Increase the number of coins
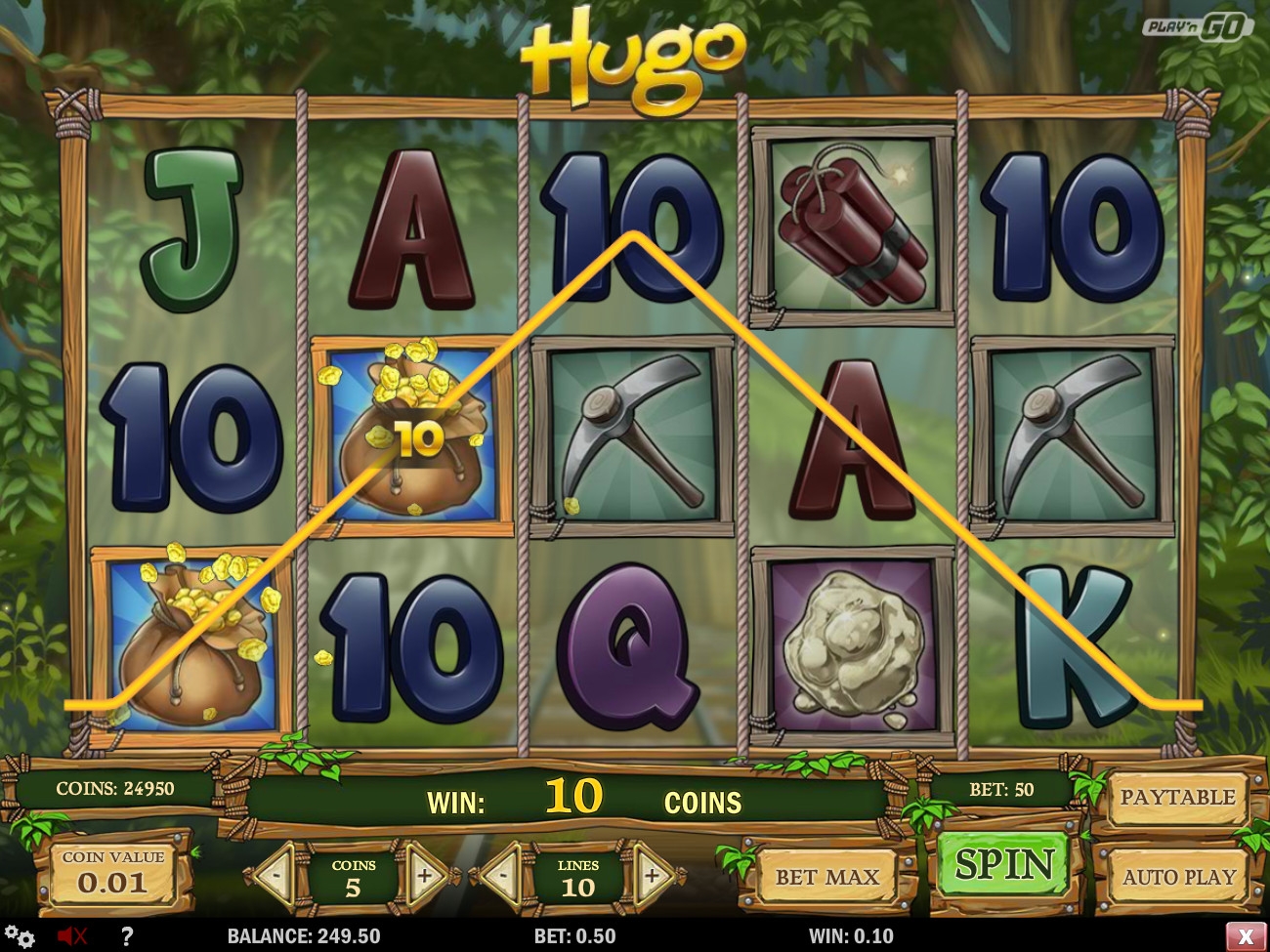The image size is (1270, 952). [x=425, y=876]
